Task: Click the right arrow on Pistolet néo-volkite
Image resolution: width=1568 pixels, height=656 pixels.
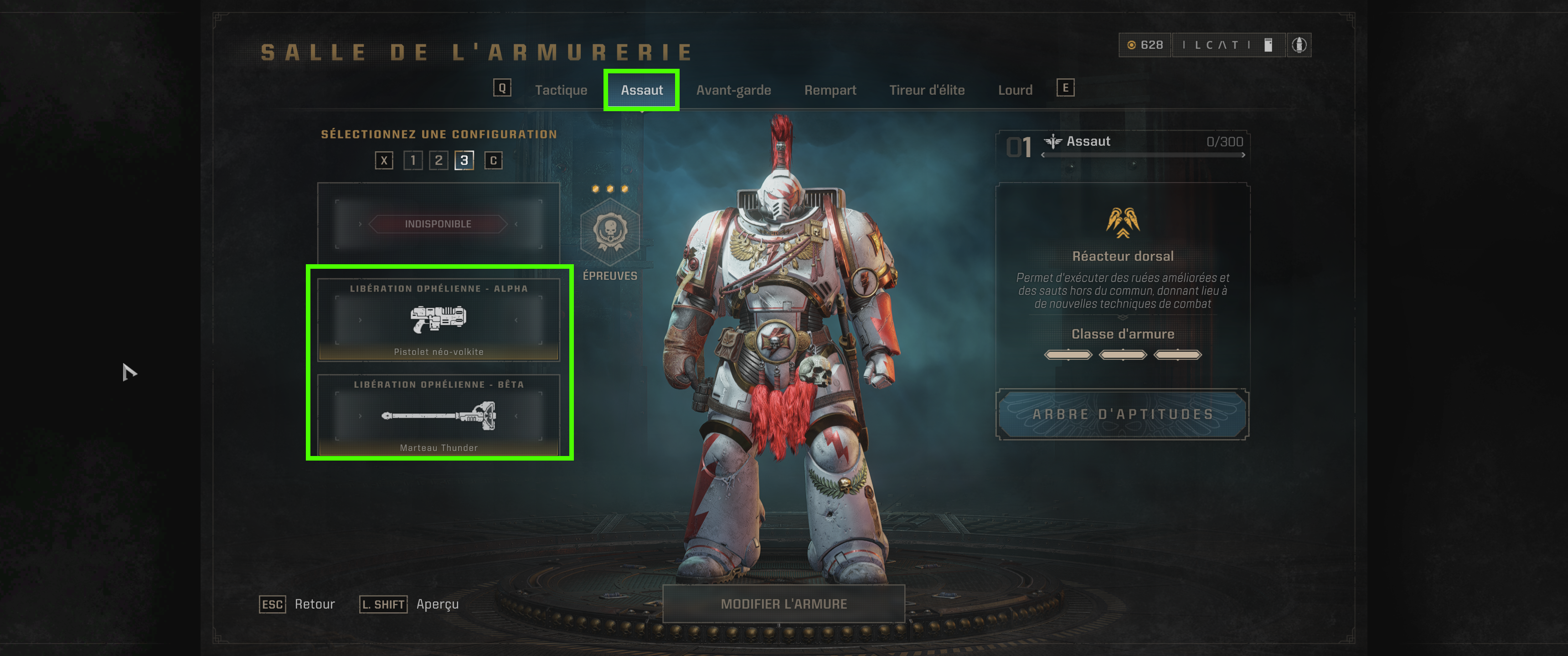Action: pos(517,321)
